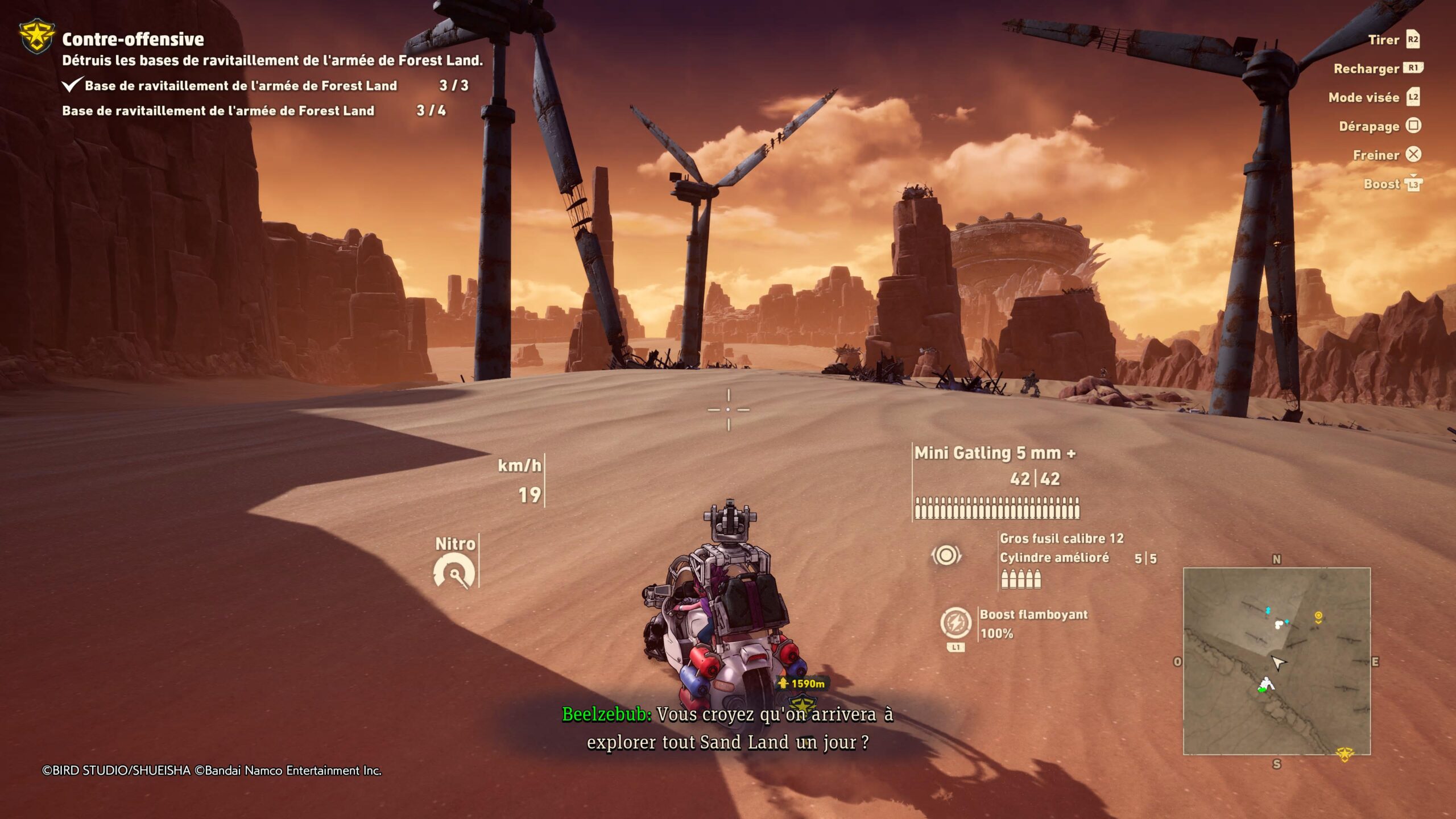Click the quest emblem badge icon
Viewport: 1456px width, 819px height.
click(37, 36)
